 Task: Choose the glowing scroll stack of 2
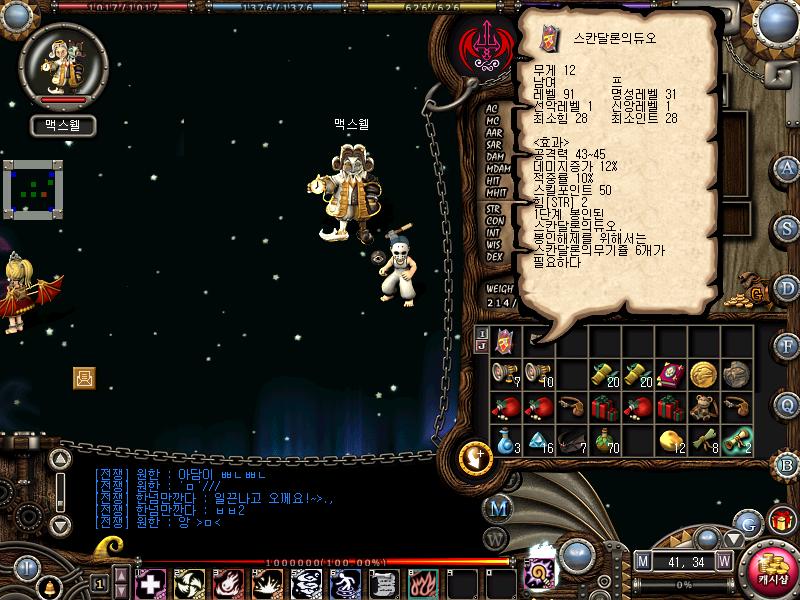click(735, 439)
